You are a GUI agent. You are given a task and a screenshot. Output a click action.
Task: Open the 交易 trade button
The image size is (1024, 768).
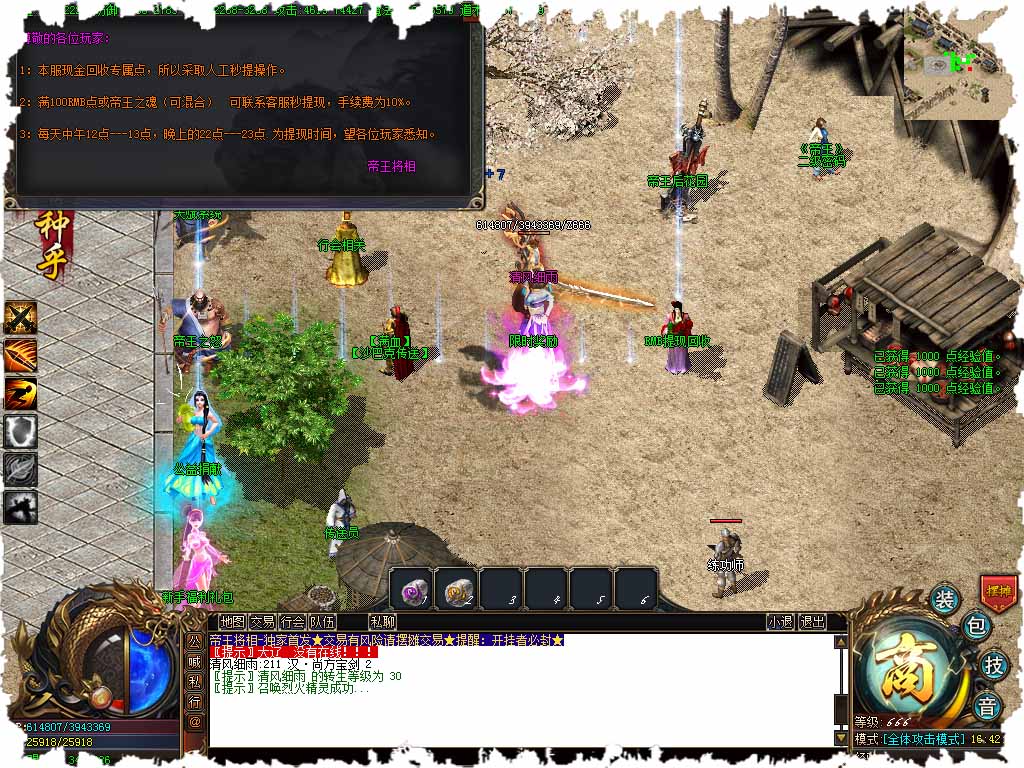tap(262, 622)
